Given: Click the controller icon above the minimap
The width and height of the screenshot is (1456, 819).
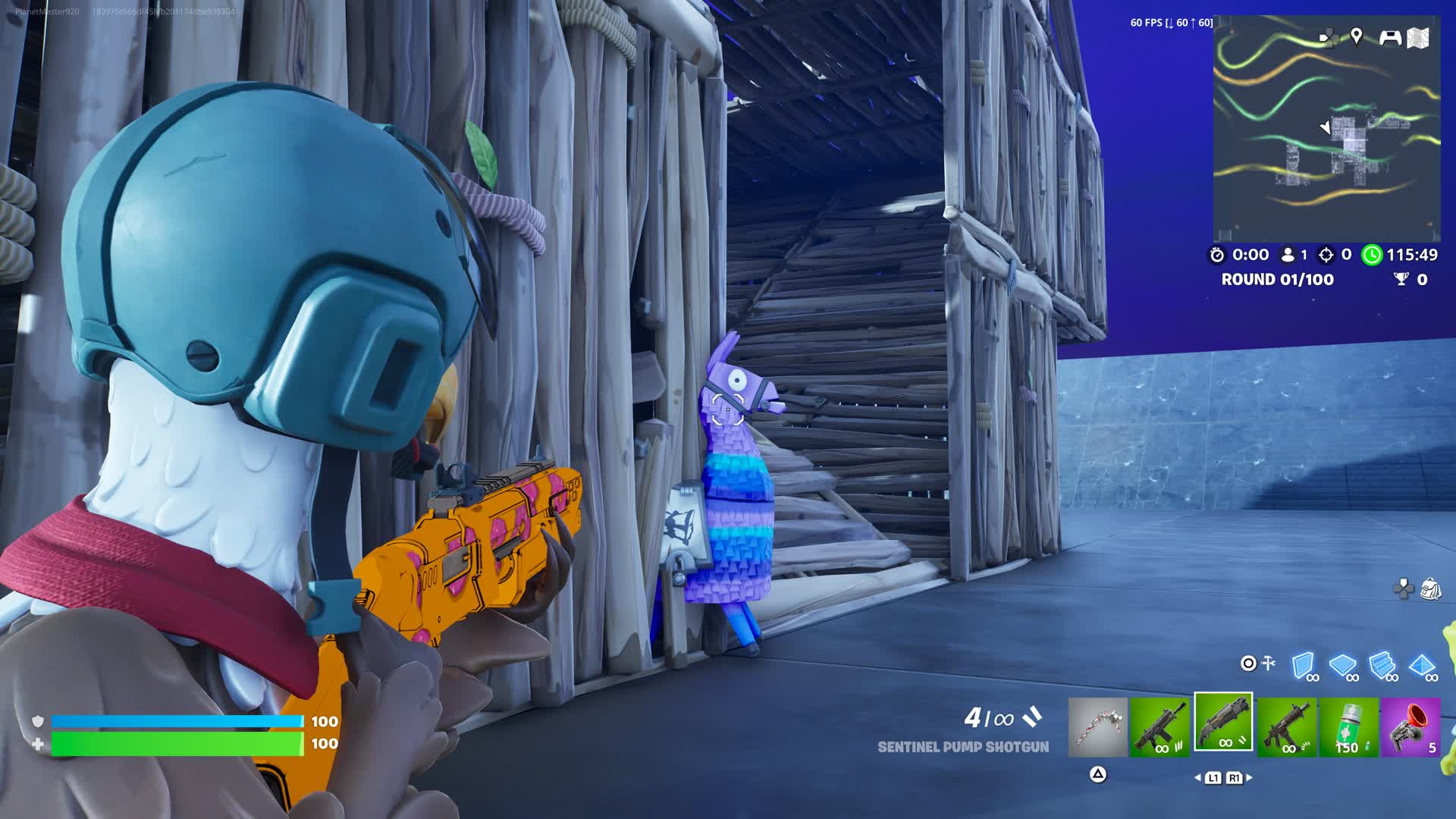Looking at the screenshot, I should pos(1389,36).
